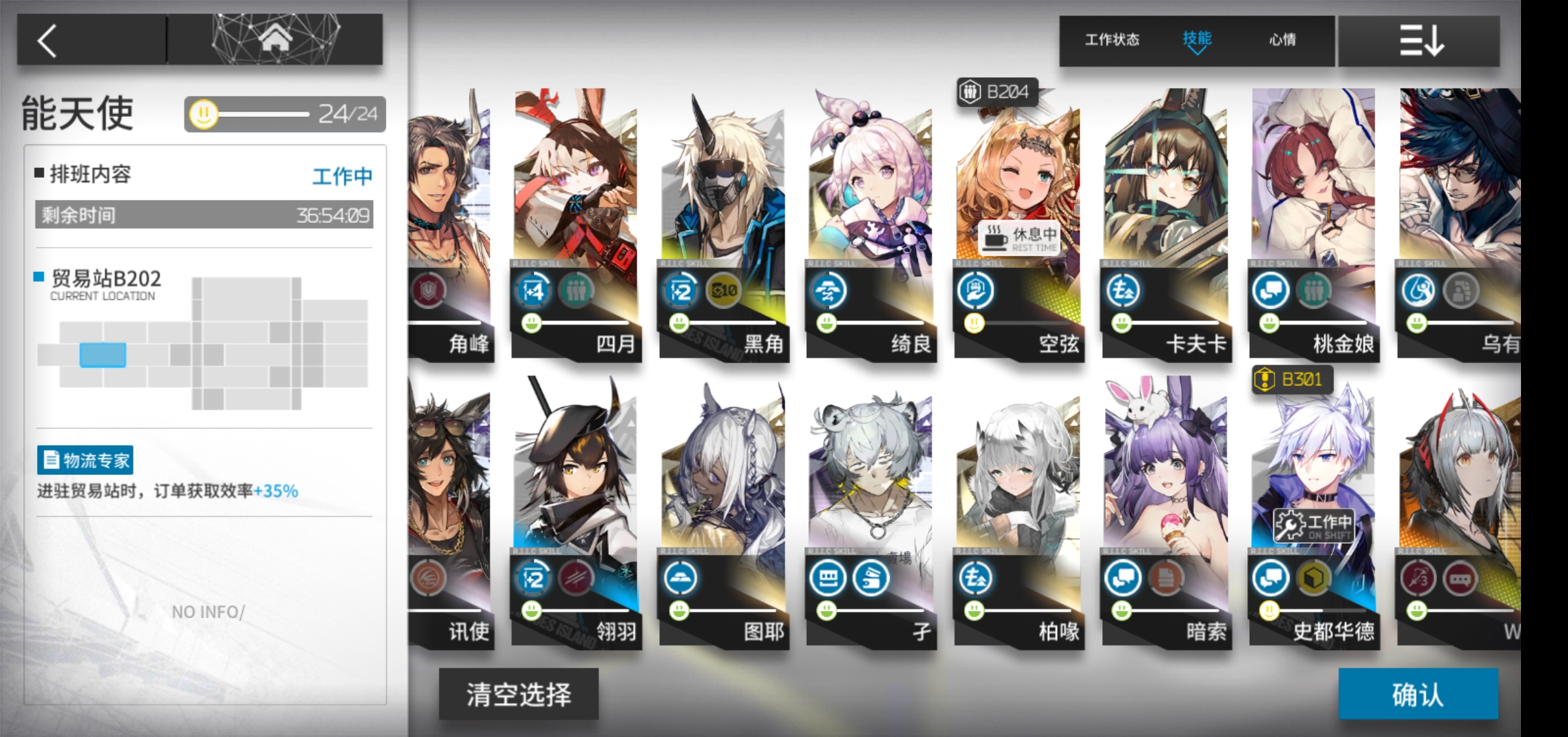This screenshot has height=737, width=1568.
Task: Select the 技能 sort tab
Action: tap(1197, 40)
